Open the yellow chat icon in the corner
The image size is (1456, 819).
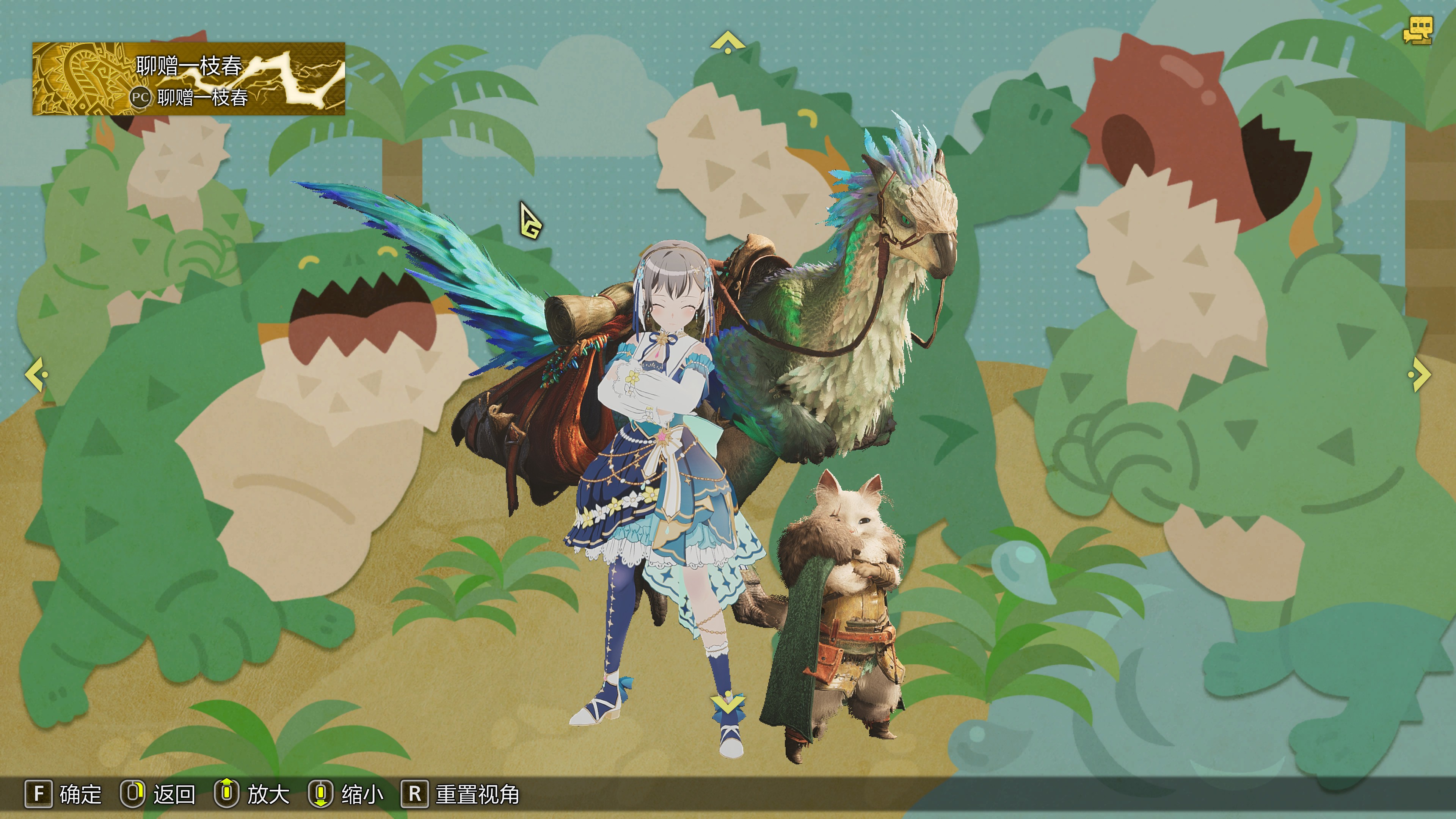click(1418, 31)
